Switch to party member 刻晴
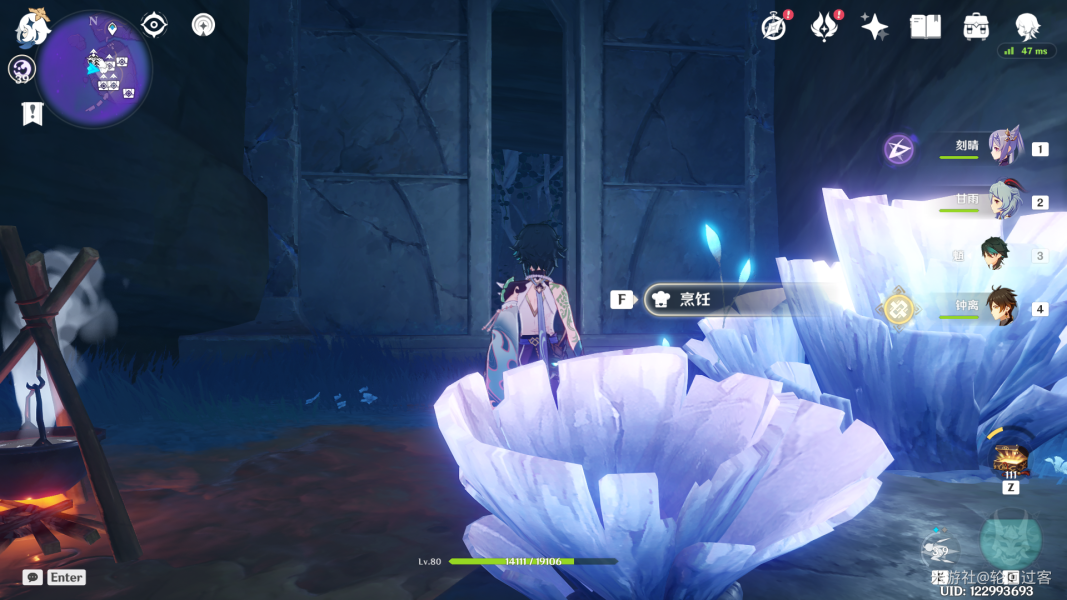 [x=1003, y=148]
